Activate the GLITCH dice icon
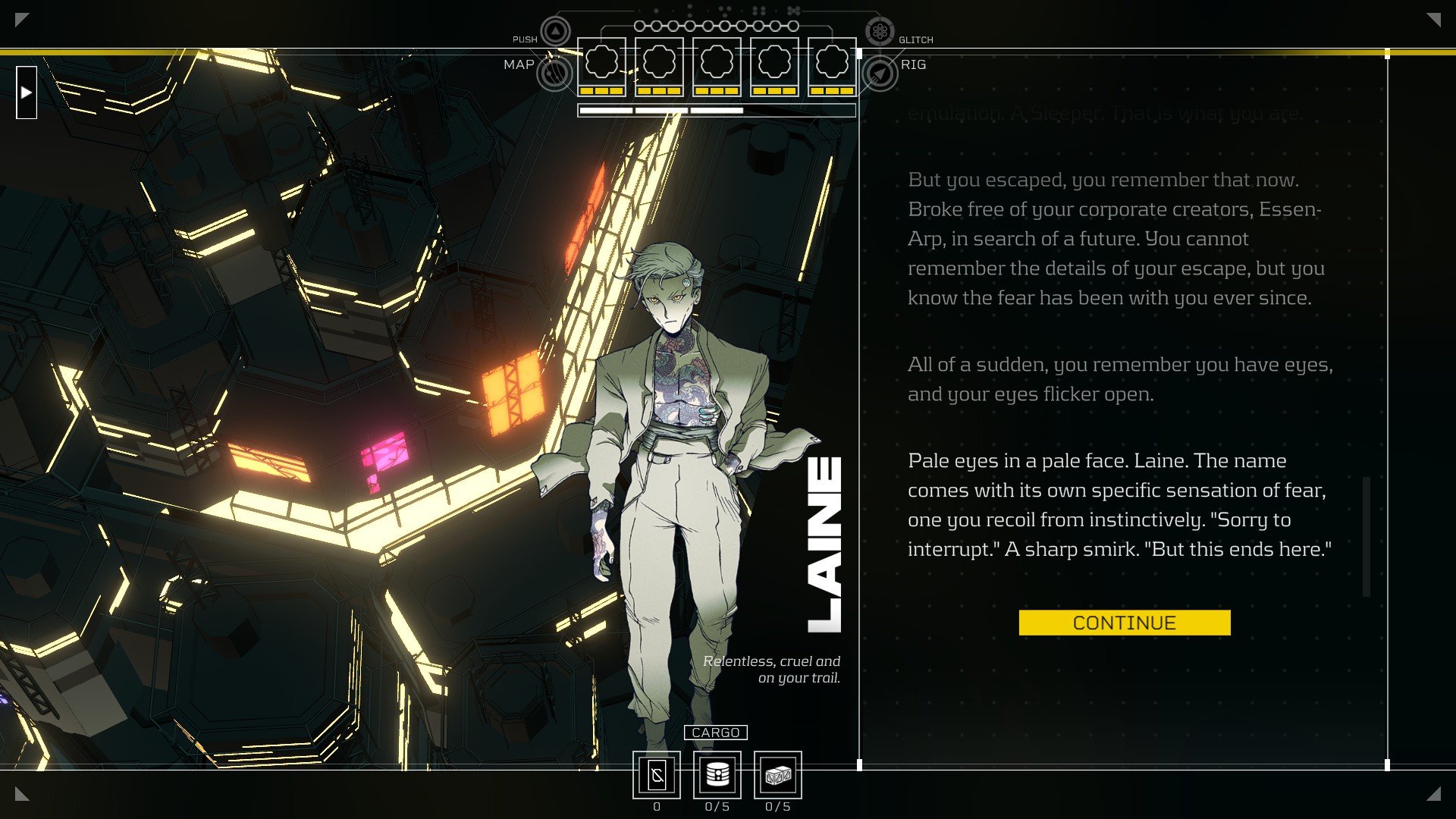 point(880,32)
